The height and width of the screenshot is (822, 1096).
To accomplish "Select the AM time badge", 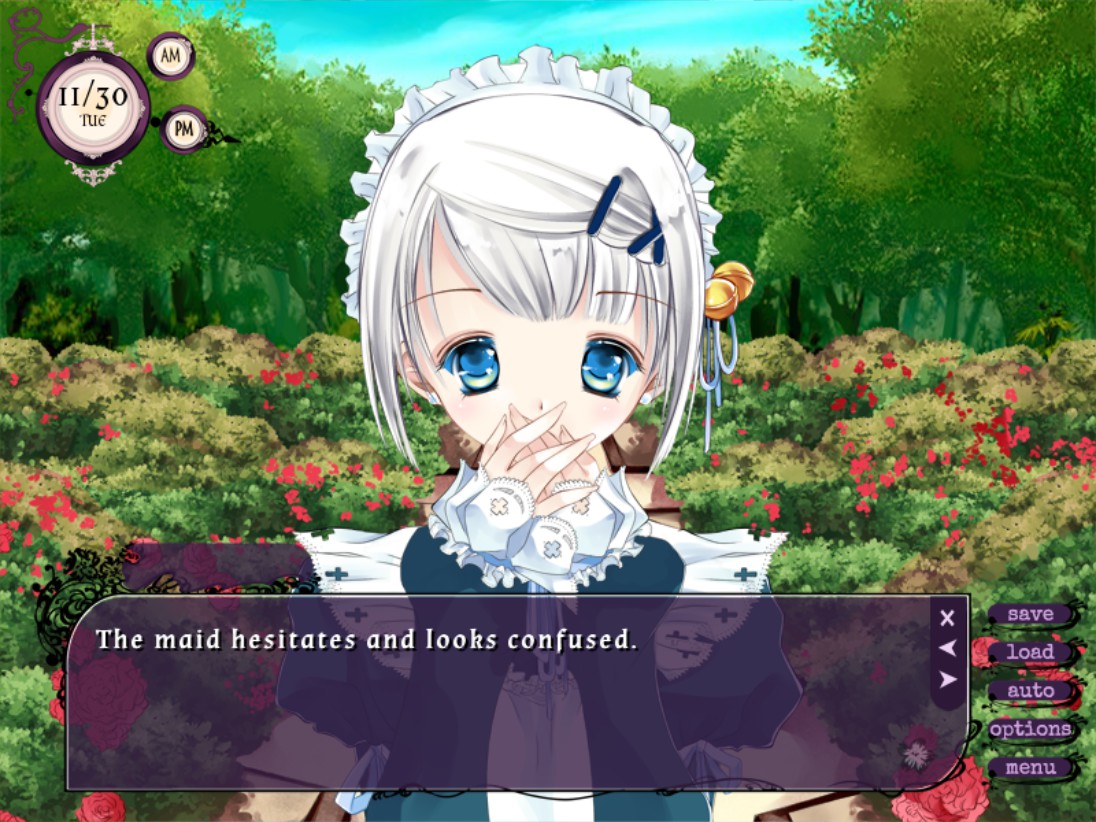I will click(171, 56).
